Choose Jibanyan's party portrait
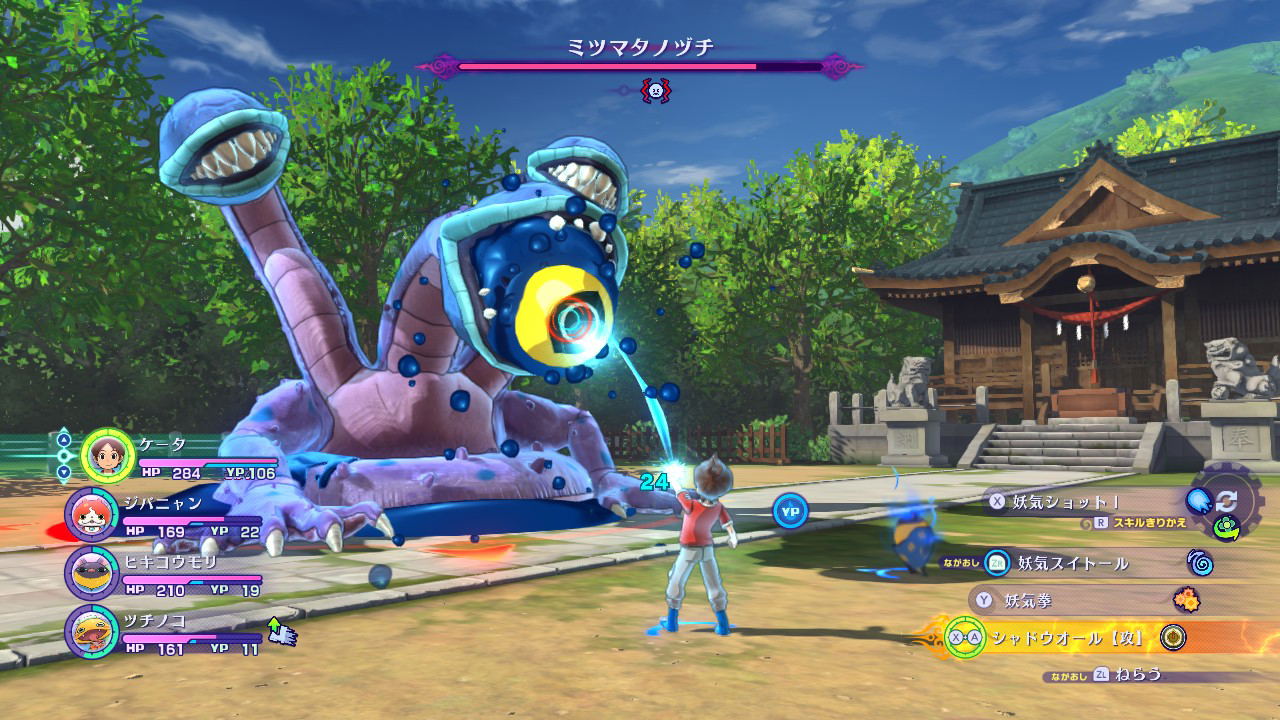This screenshot has width=1280, height=720. 92,515
